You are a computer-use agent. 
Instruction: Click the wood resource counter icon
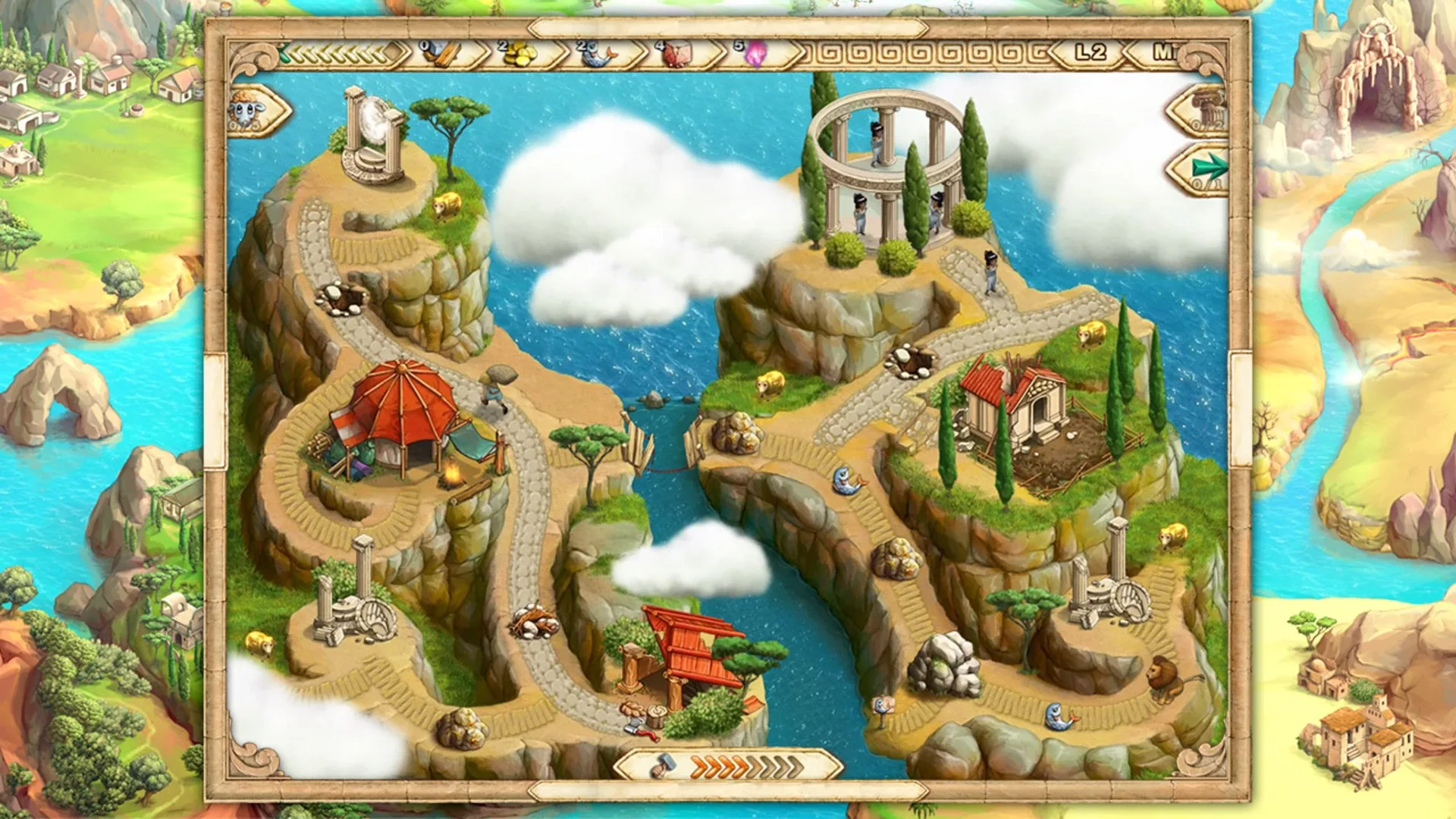click(444, 55)
